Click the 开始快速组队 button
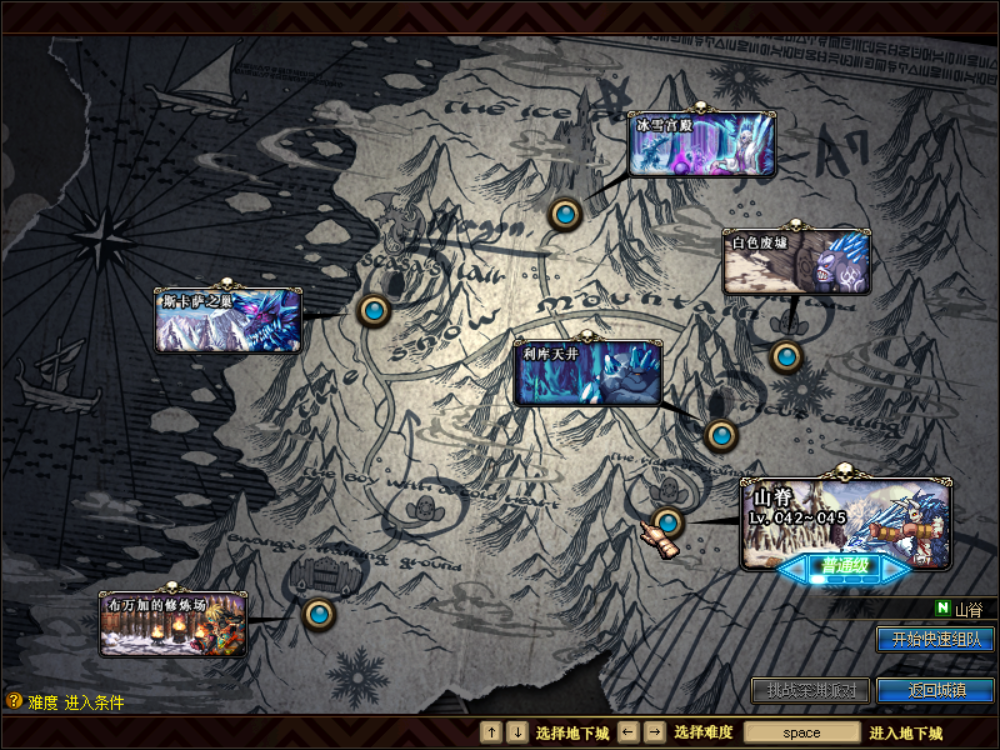 point(935,639)
